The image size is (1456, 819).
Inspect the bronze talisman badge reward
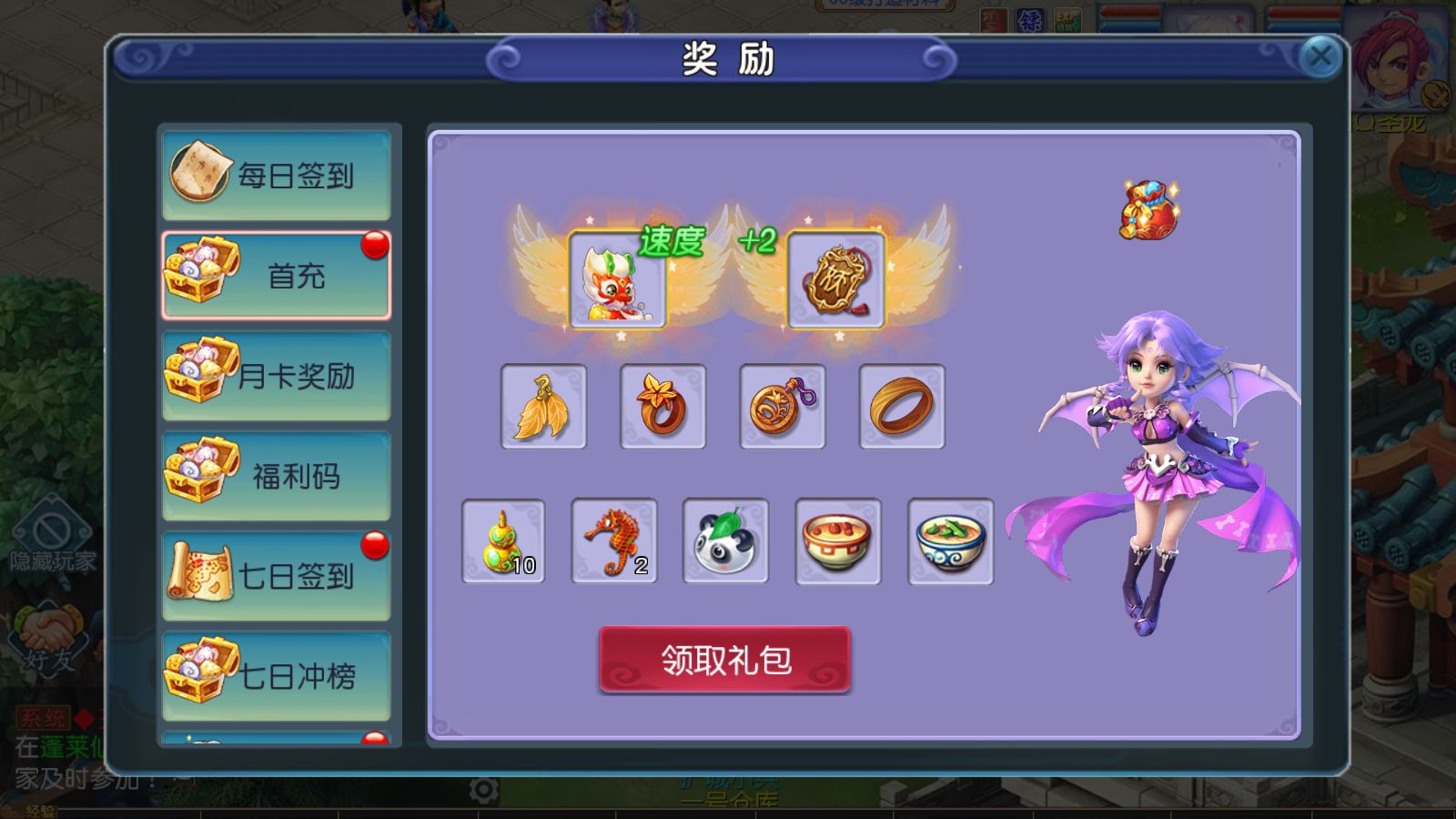835,279
